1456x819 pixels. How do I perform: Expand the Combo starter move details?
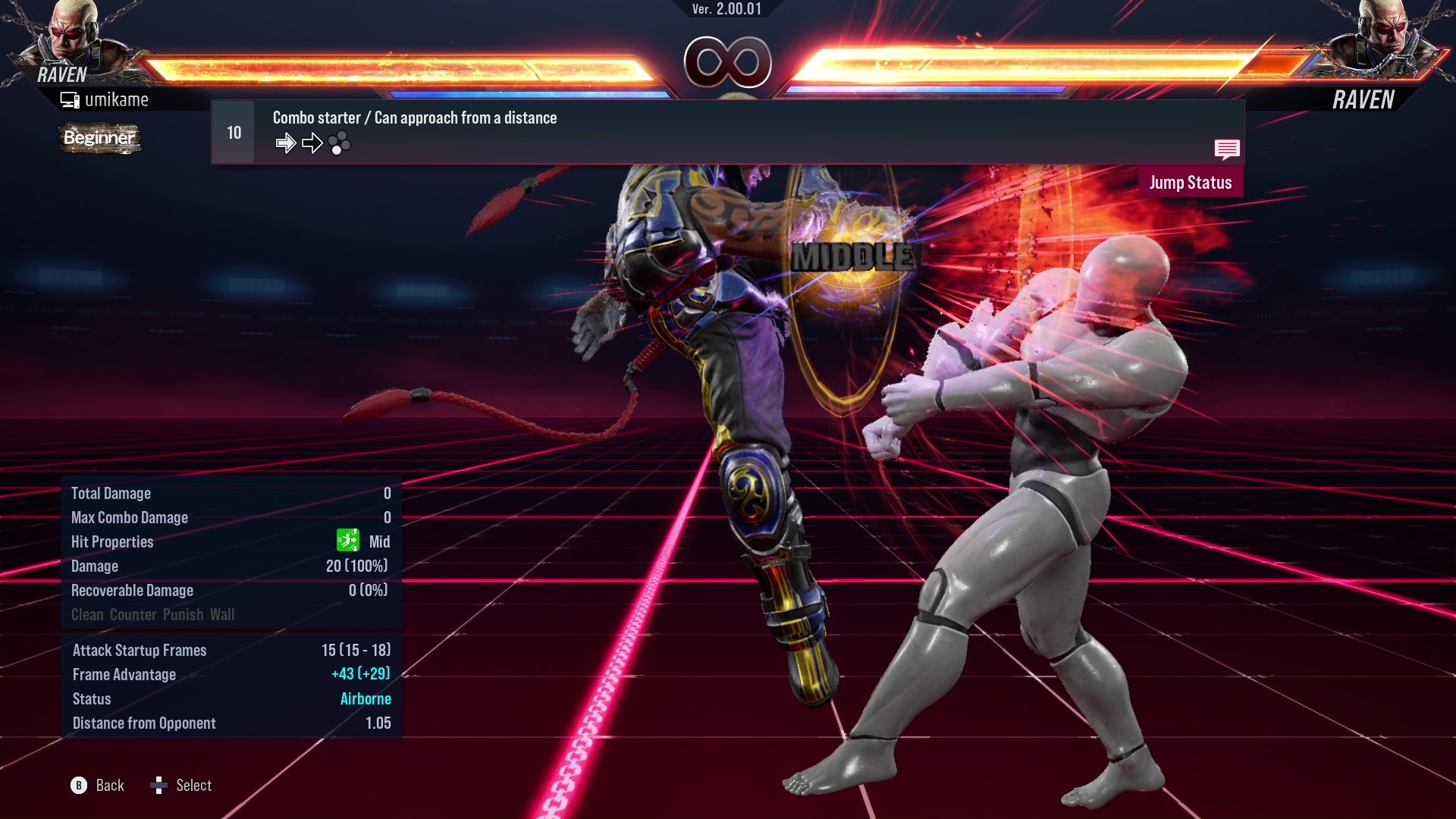pos(414,118)
